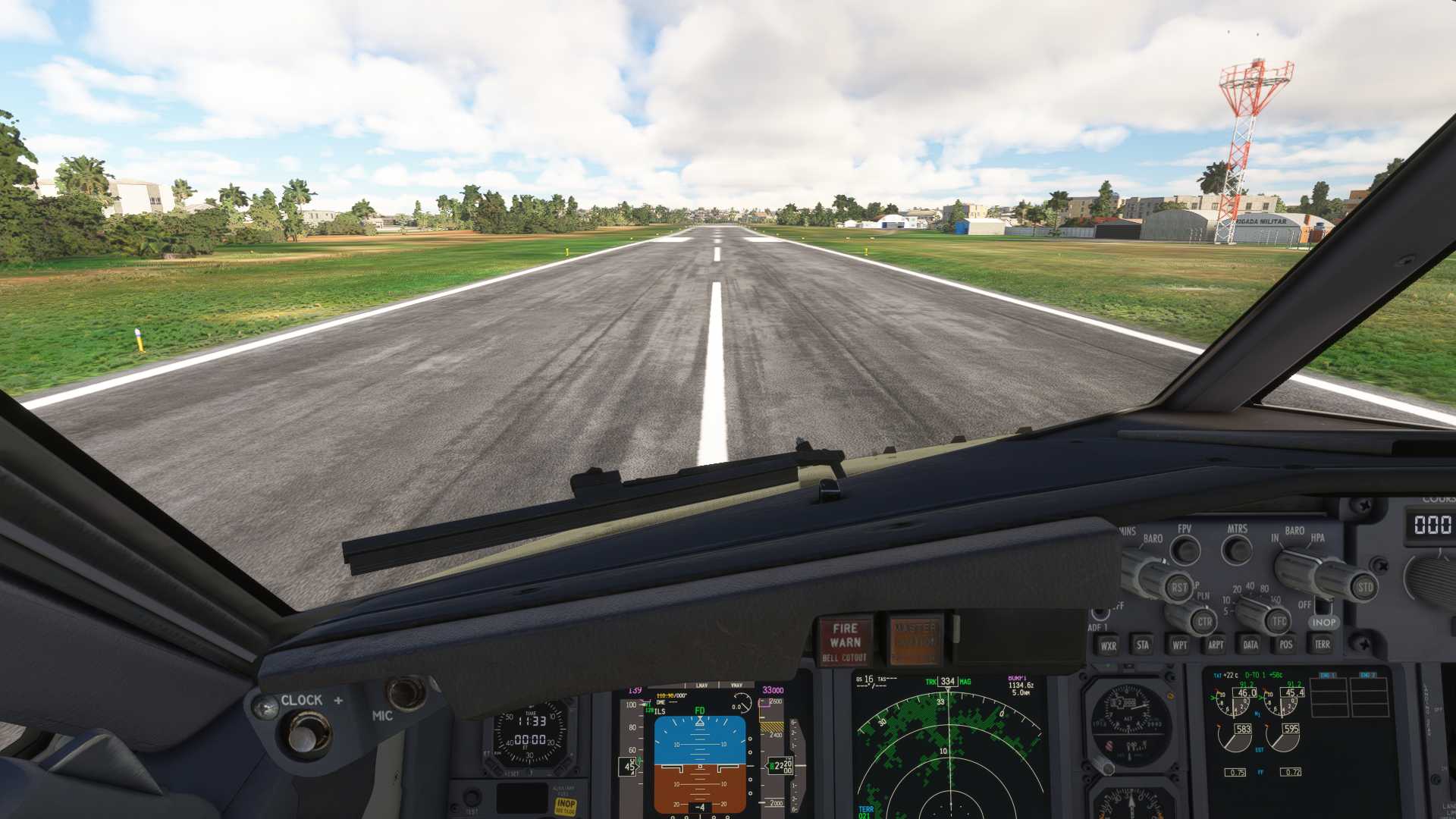This screenshot has height=819, width=1456.
Task: Switch the baro selector from IN to HPA
Action: 1298,567
